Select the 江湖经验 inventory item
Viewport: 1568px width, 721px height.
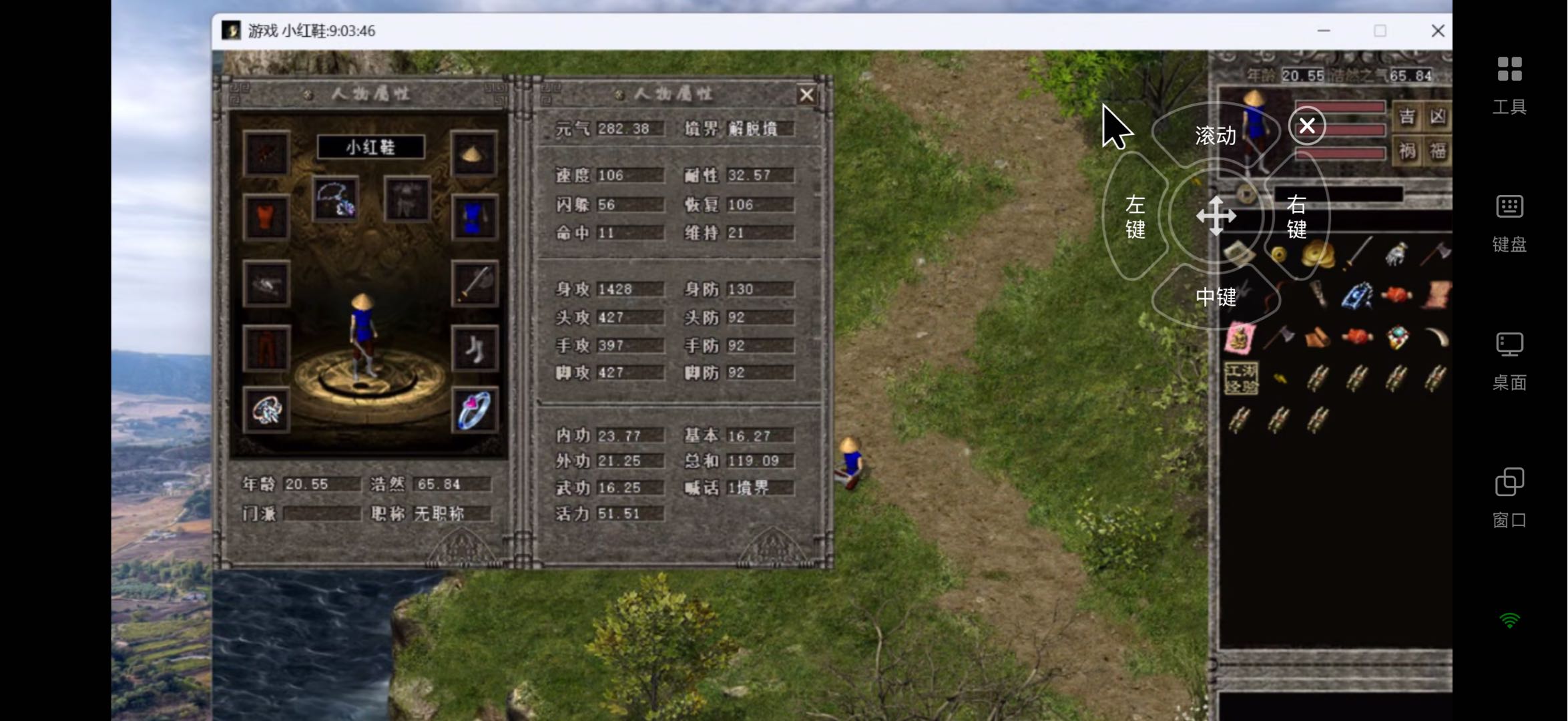(1240, 379)
